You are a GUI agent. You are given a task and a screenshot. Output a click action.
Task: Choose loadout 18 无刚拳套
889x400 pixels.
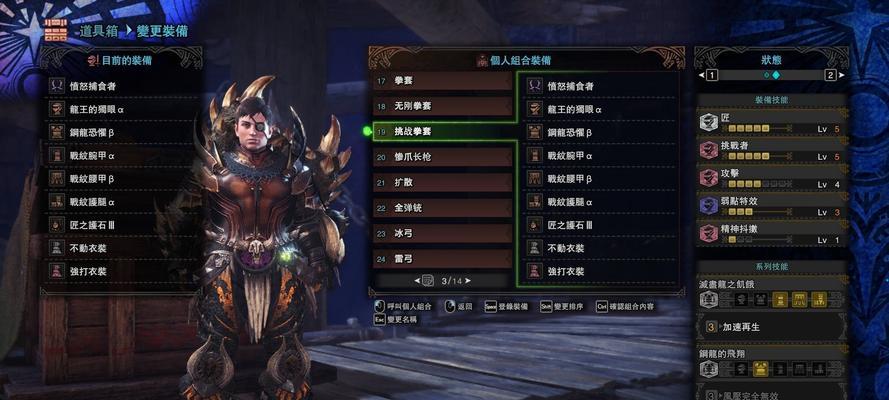[x=442, y=105]
